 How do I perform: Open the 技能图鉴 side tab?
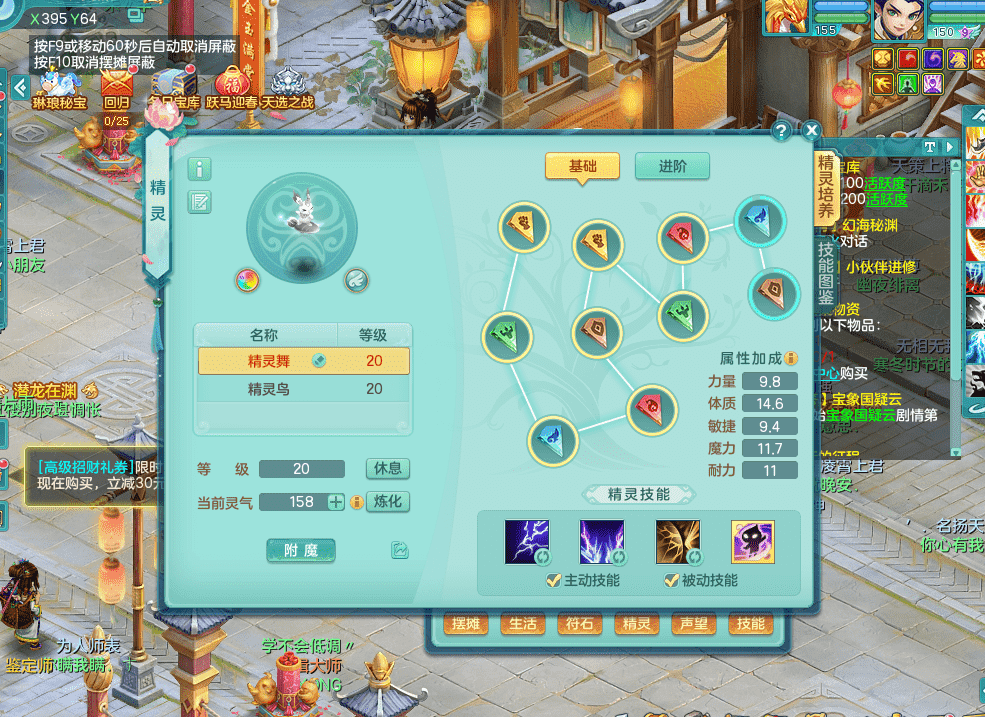826,272
